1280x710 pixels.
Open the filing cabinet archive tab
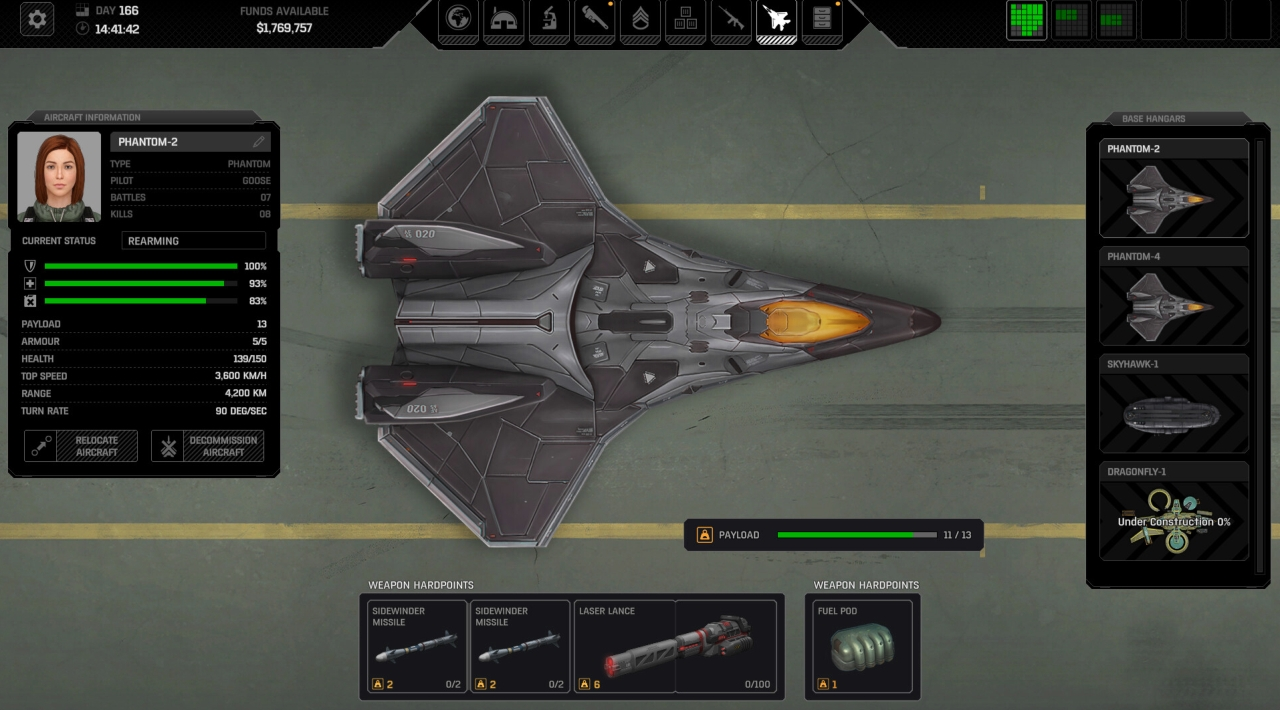[x=821, y=20]
